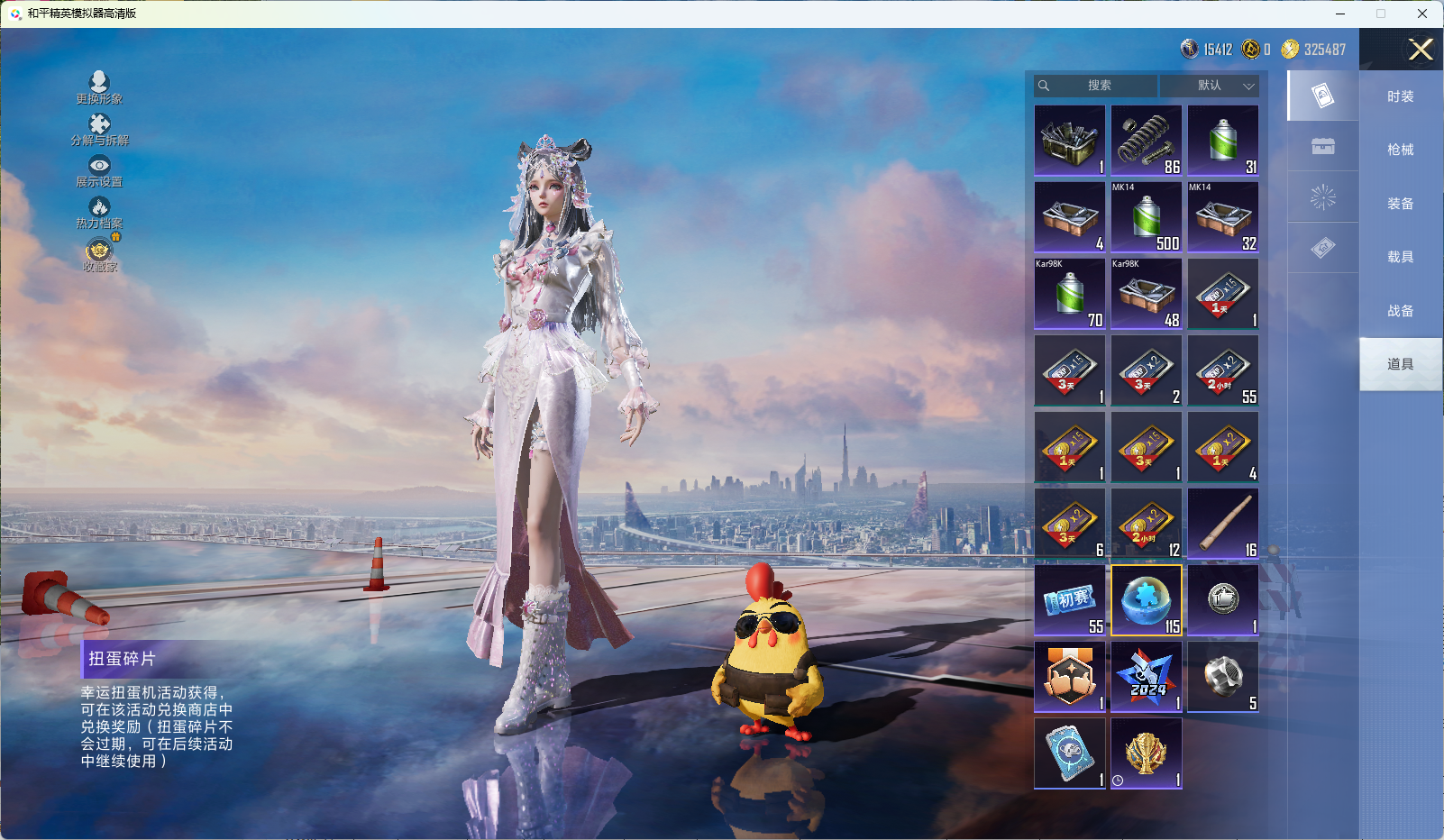Show the 载具 category tab
This screenshot has height=840, width=1444.
1400,257
